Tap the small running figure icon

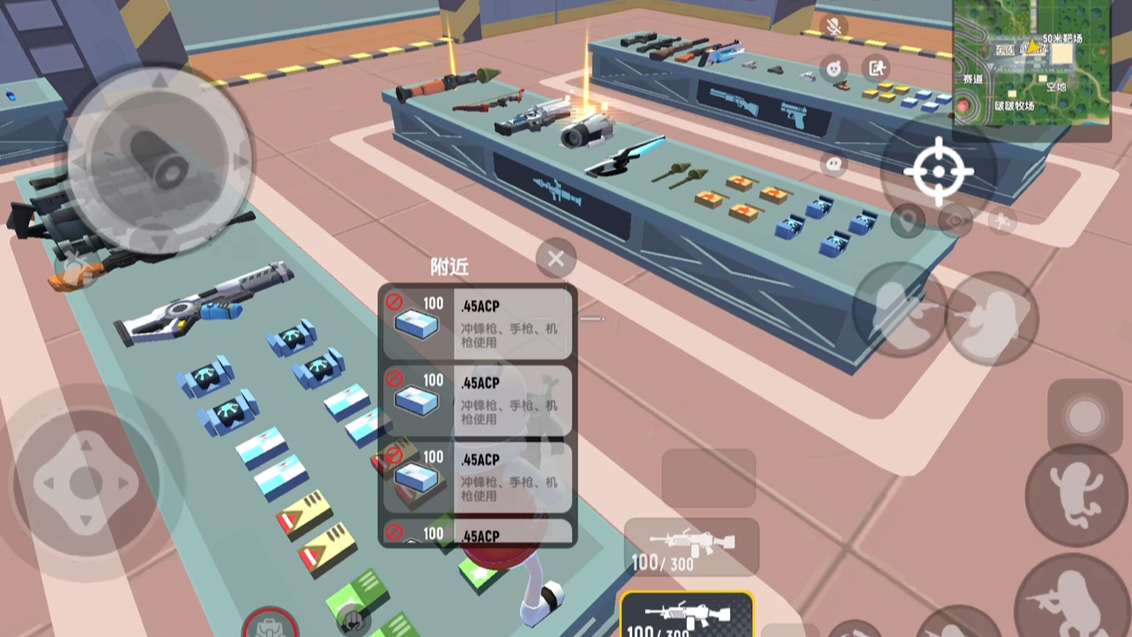point(1002,221)
